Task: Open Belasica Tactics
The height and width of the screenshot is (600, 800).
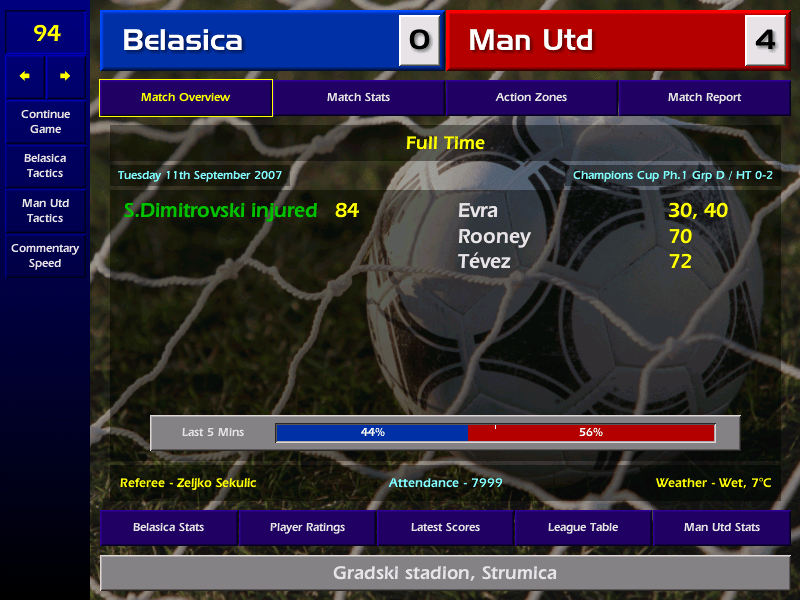Action: click(x=45, y=166)
